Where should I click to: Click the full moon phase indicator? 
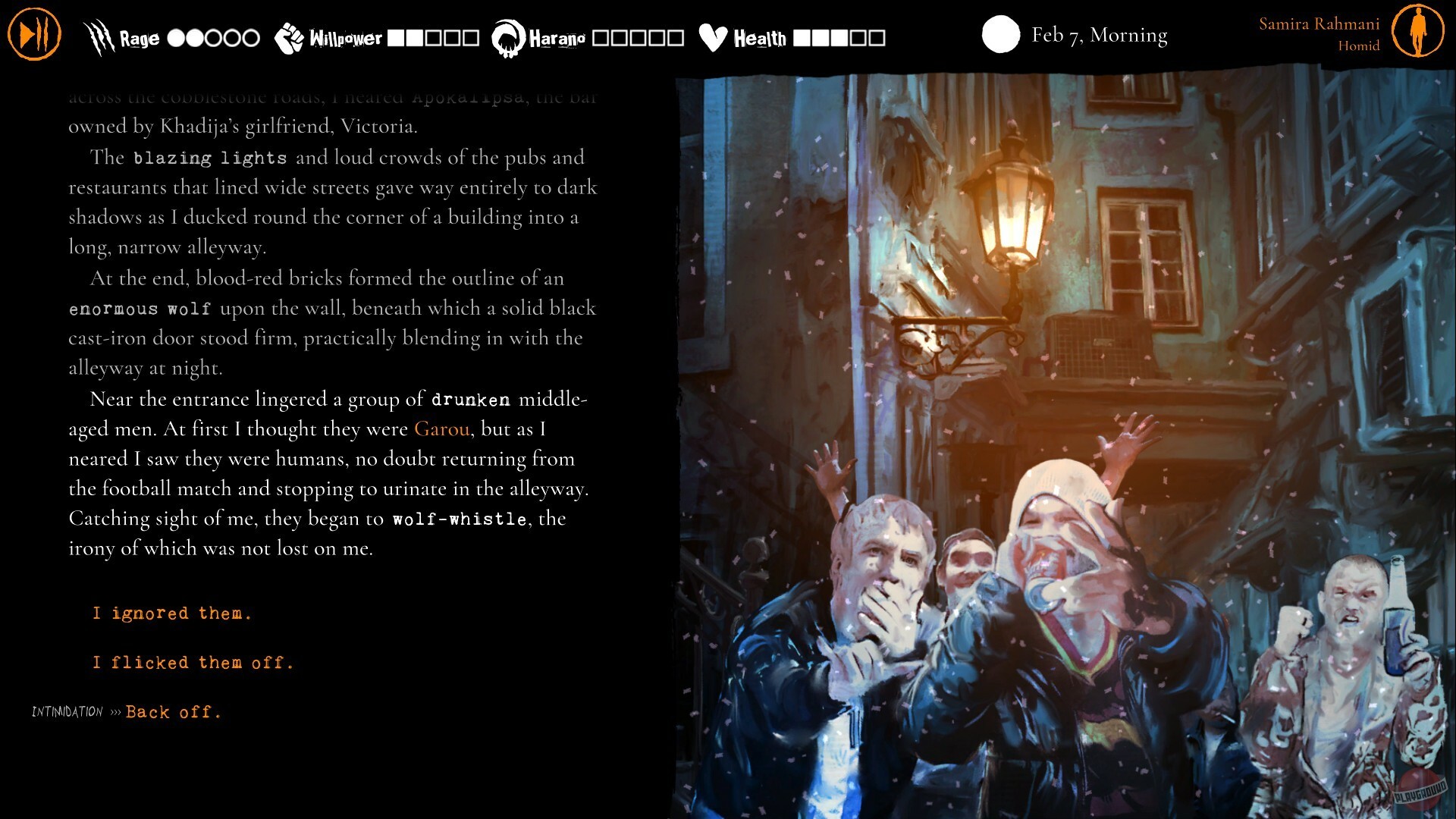pyautogui.click(x=1001, y=35)
